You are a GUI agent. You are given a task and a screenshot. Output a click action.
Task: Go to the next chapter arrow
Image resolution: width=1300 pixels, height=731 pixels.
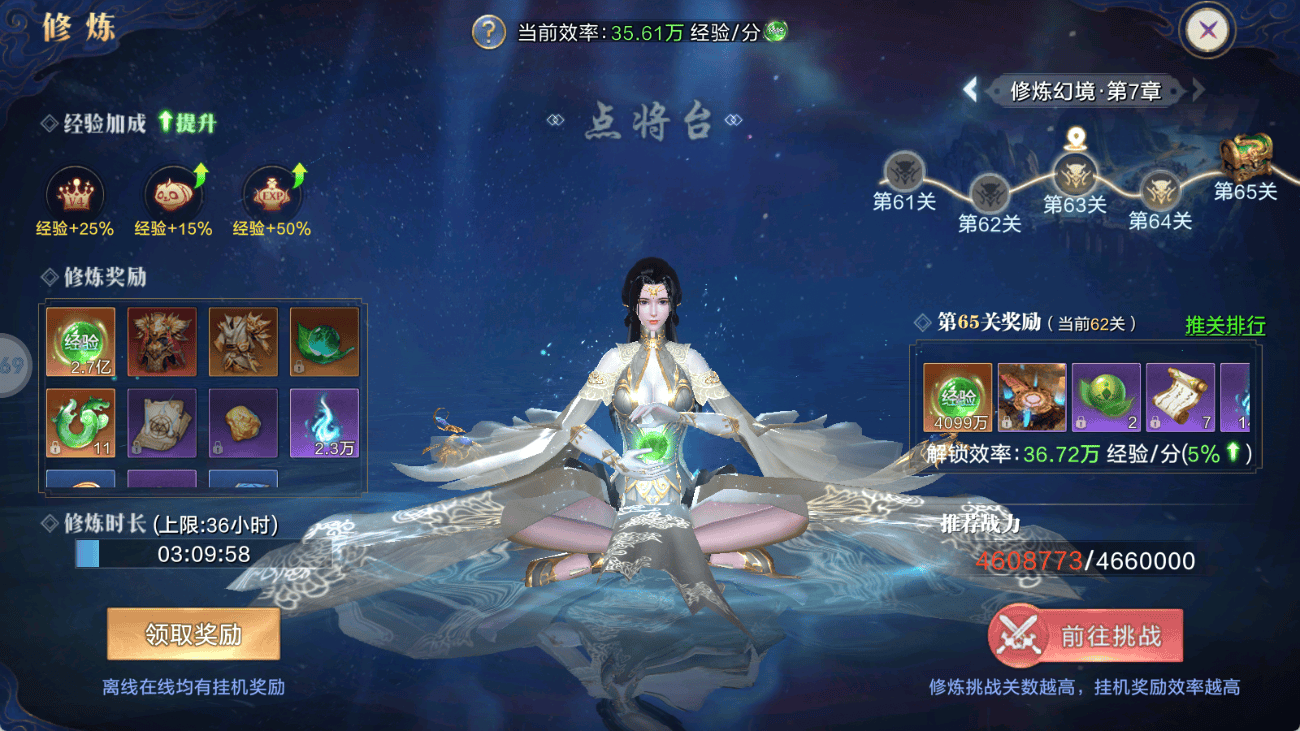[x=1198, y=90]
